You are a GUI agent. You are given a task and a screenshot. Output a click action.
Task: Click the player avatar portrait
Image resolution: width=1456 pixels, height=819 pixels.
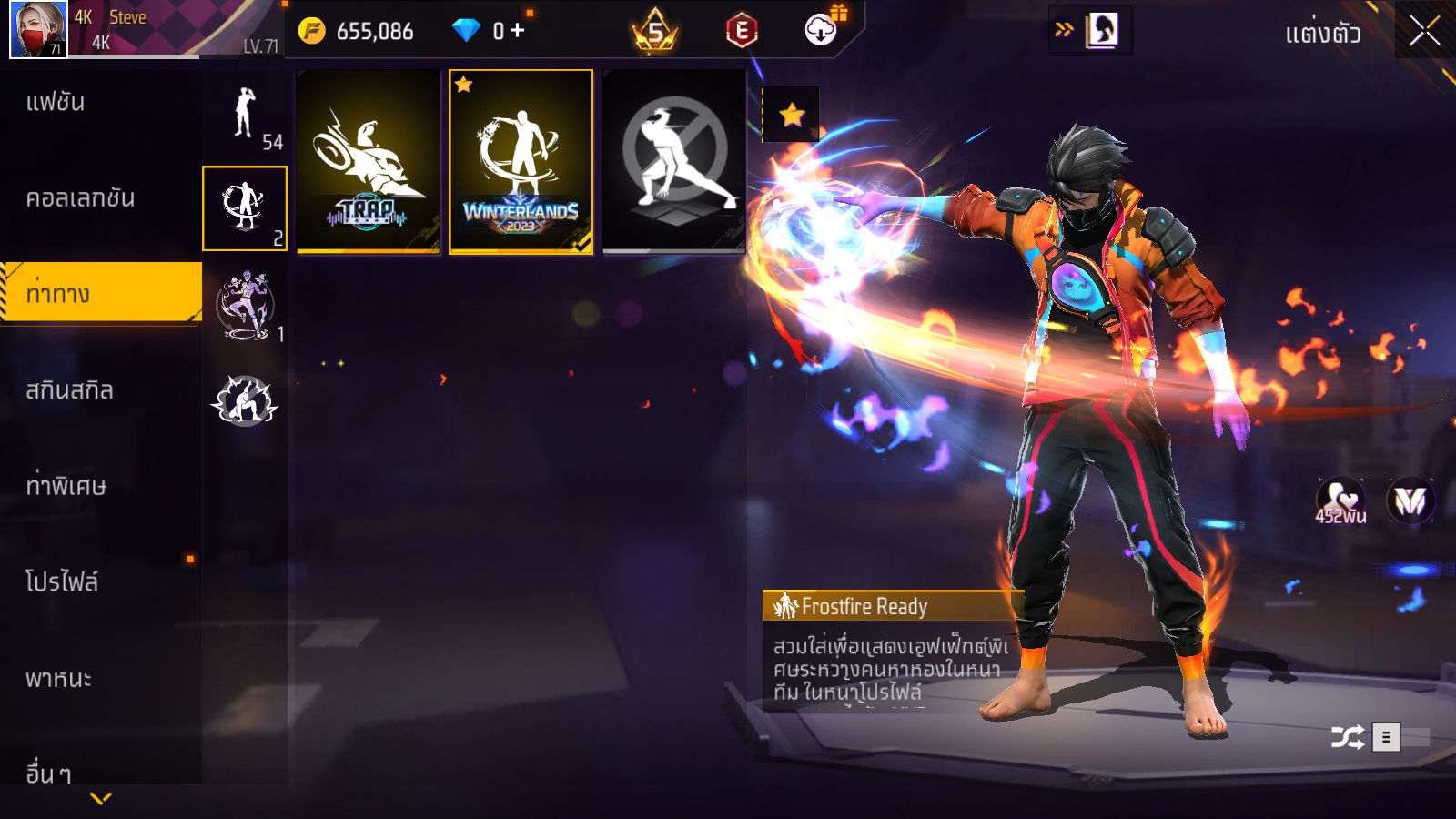(38, 30)
